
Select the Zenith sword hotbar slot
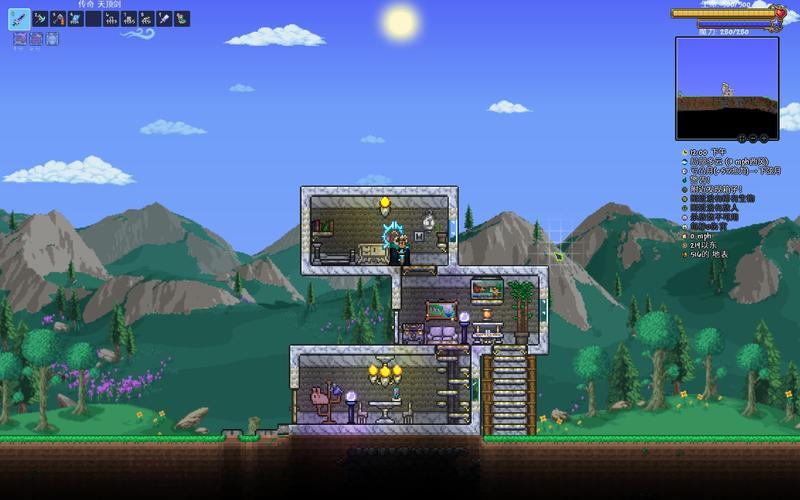21,18
